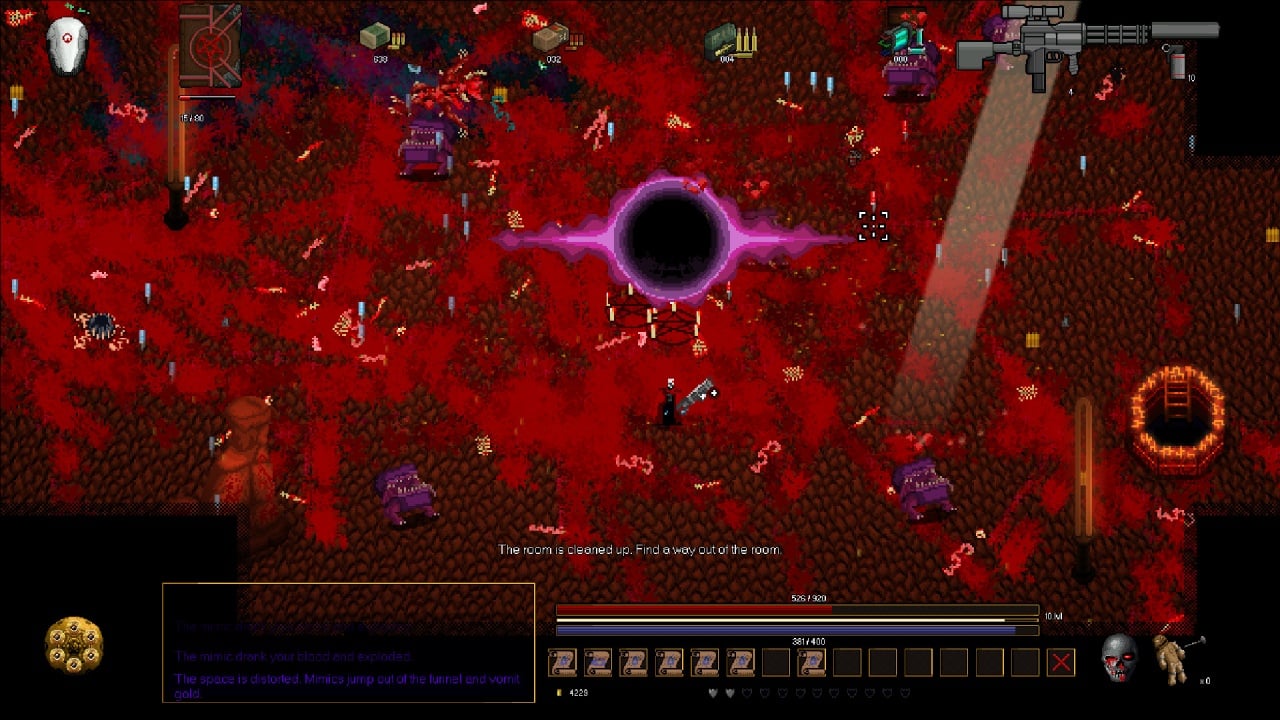Select the shotgun shells ammo box
The width and height of the screenshot is (1280, 720).
[x=553, y=38]
